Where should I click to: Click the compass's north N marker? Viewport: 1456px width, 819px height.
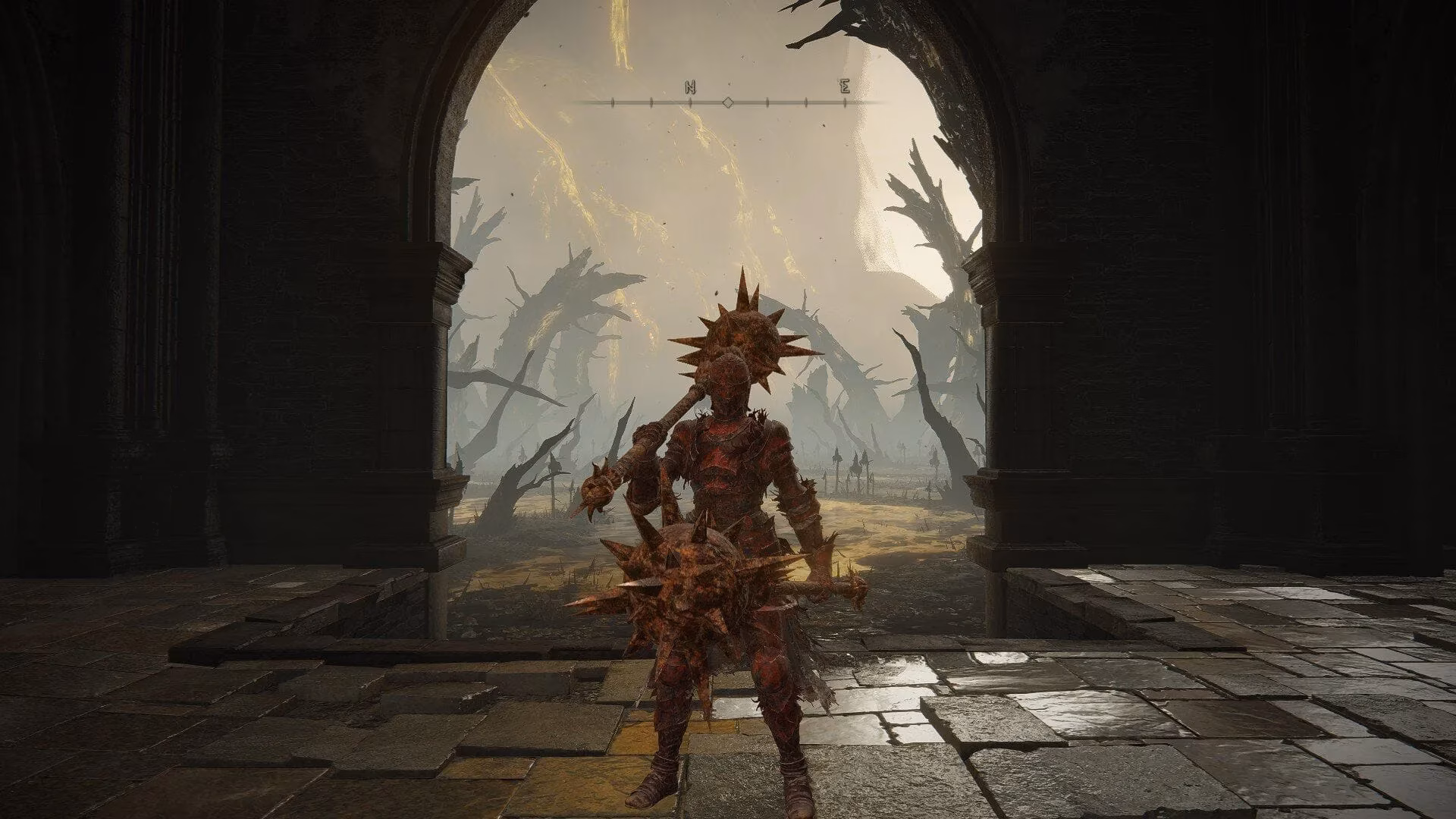click(690, 88)
